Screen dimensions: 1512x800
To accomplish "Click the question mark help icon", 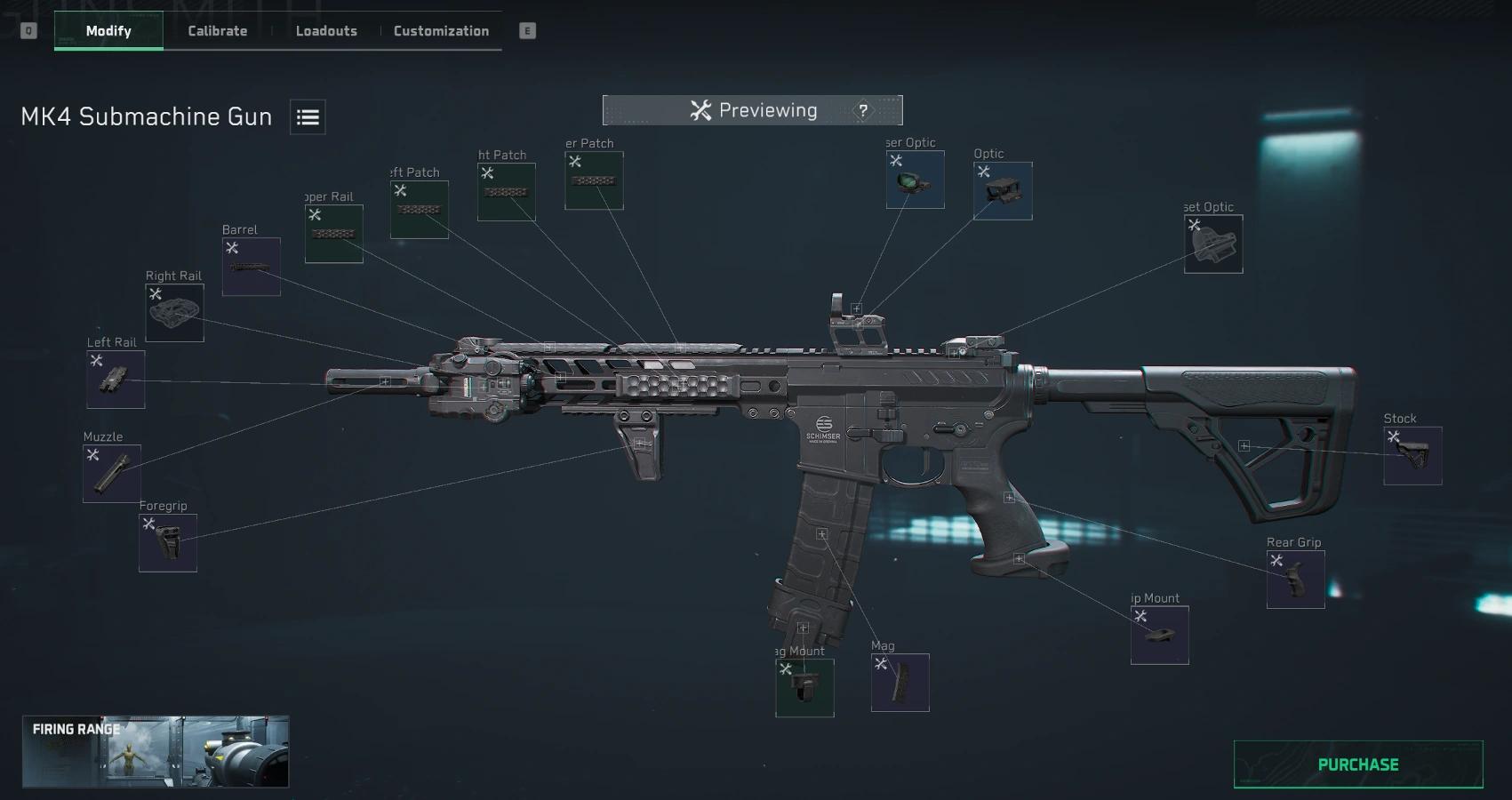I will (863, 110).
